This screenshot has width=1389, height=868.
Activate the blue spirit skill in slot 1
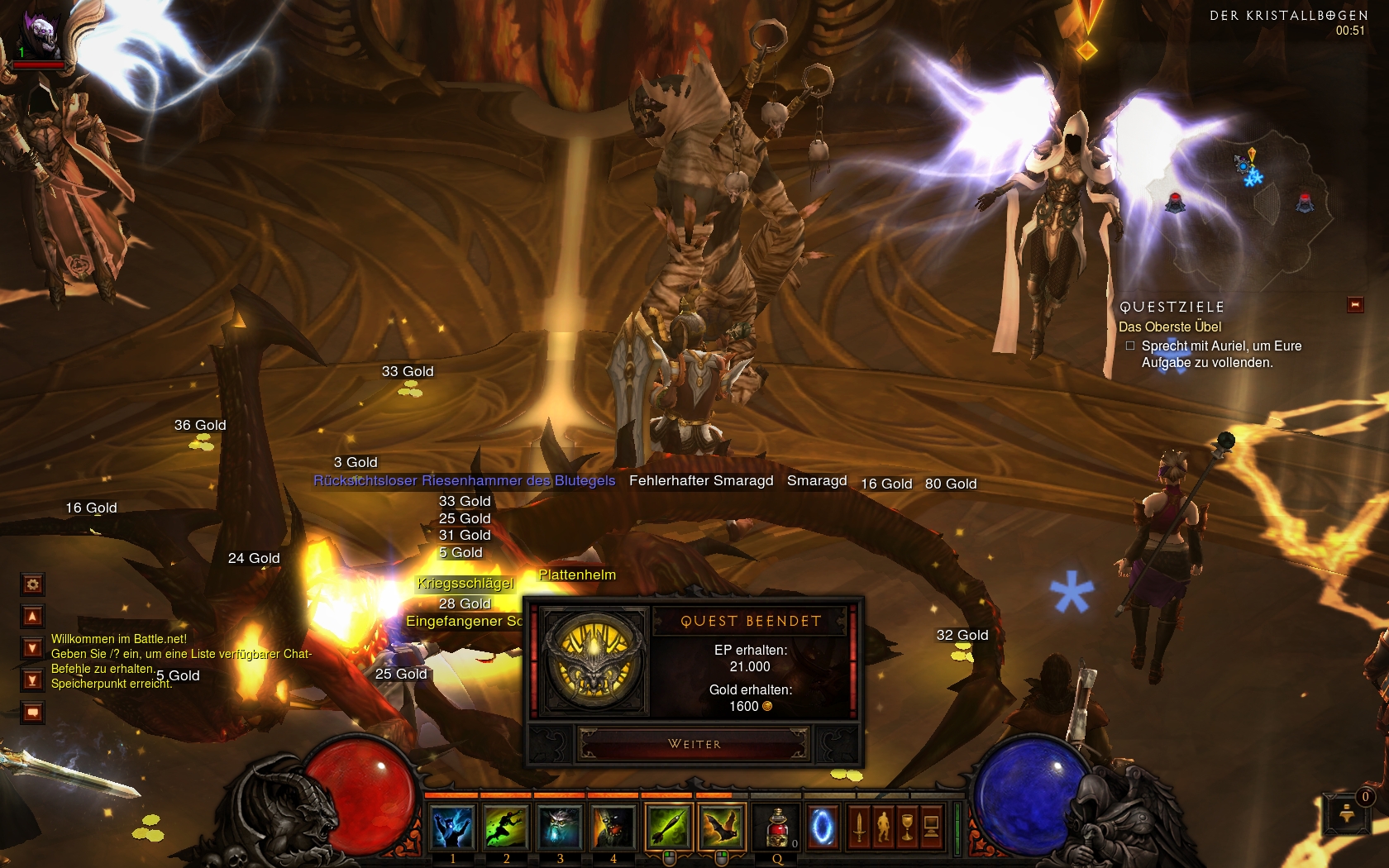pos(453,827)
